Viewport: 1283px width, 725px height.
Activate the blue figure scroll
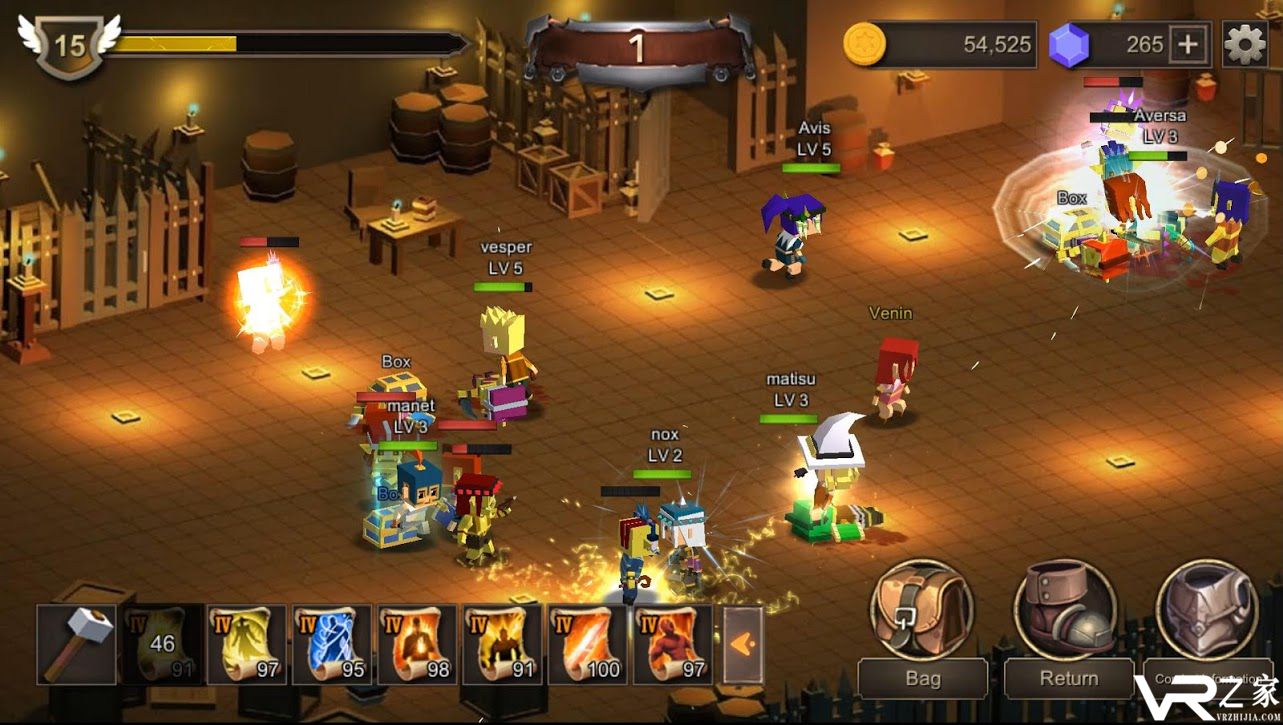tap(331, 645)
